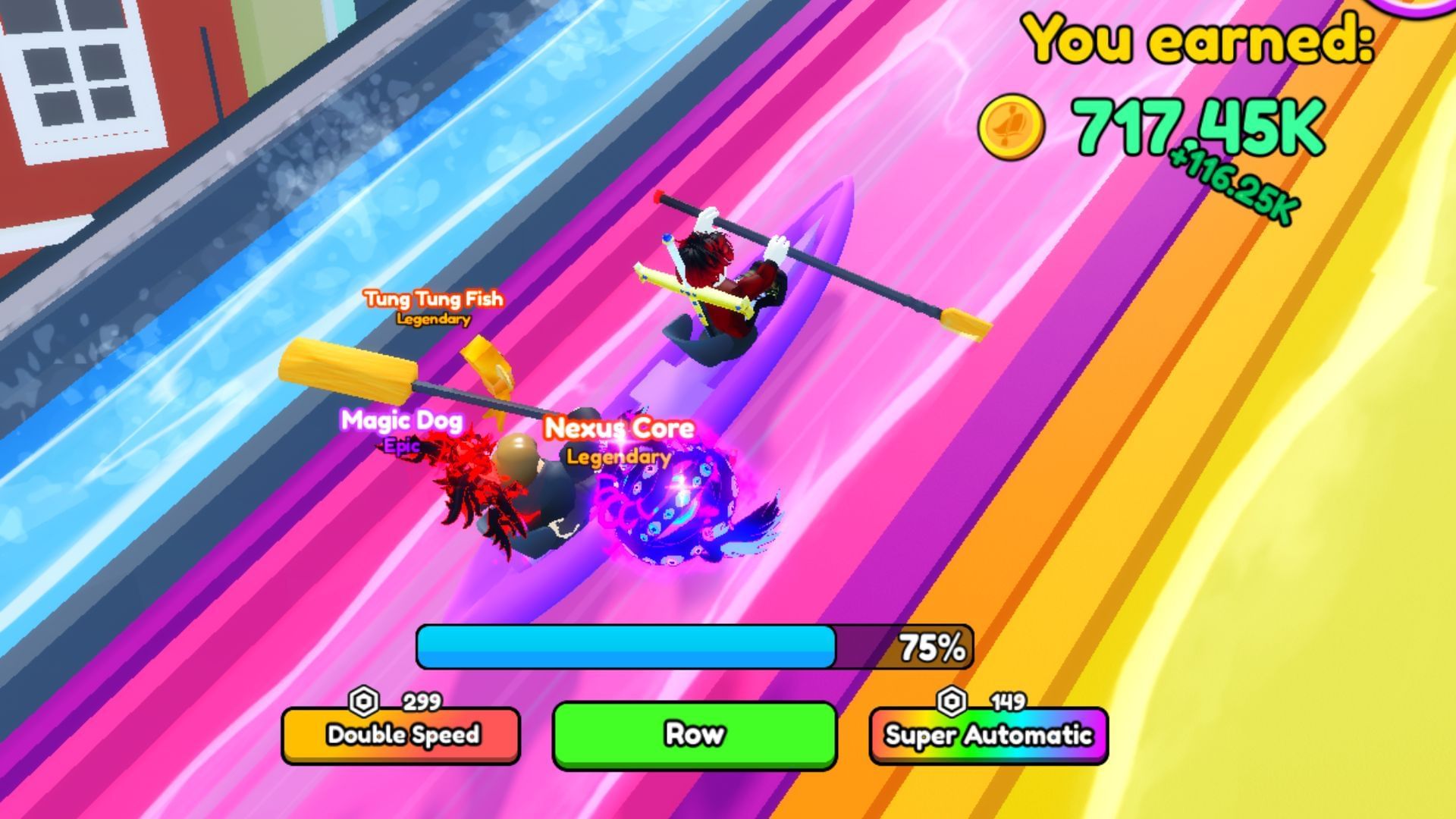1456x819 pixels.
Task: Toggle Double Speed boost on
Action: click(x=402, y=735)
